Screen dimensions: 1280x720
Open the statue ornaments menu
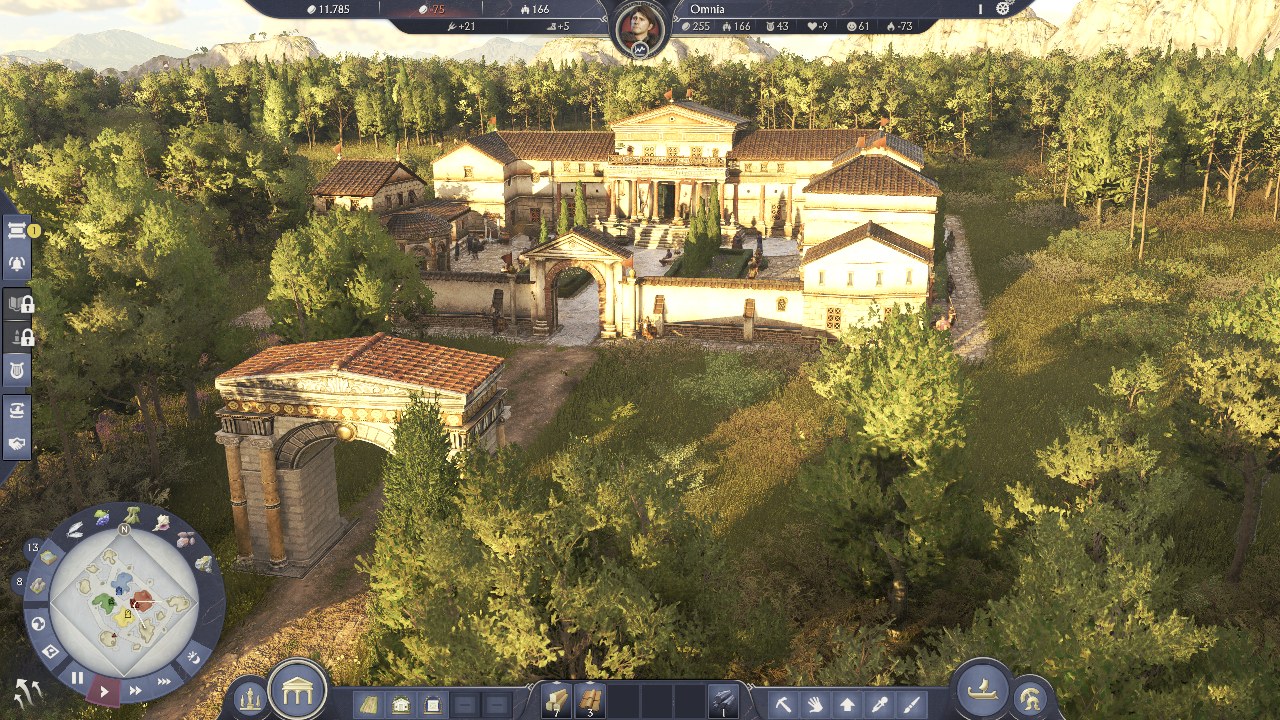point(249,699)
